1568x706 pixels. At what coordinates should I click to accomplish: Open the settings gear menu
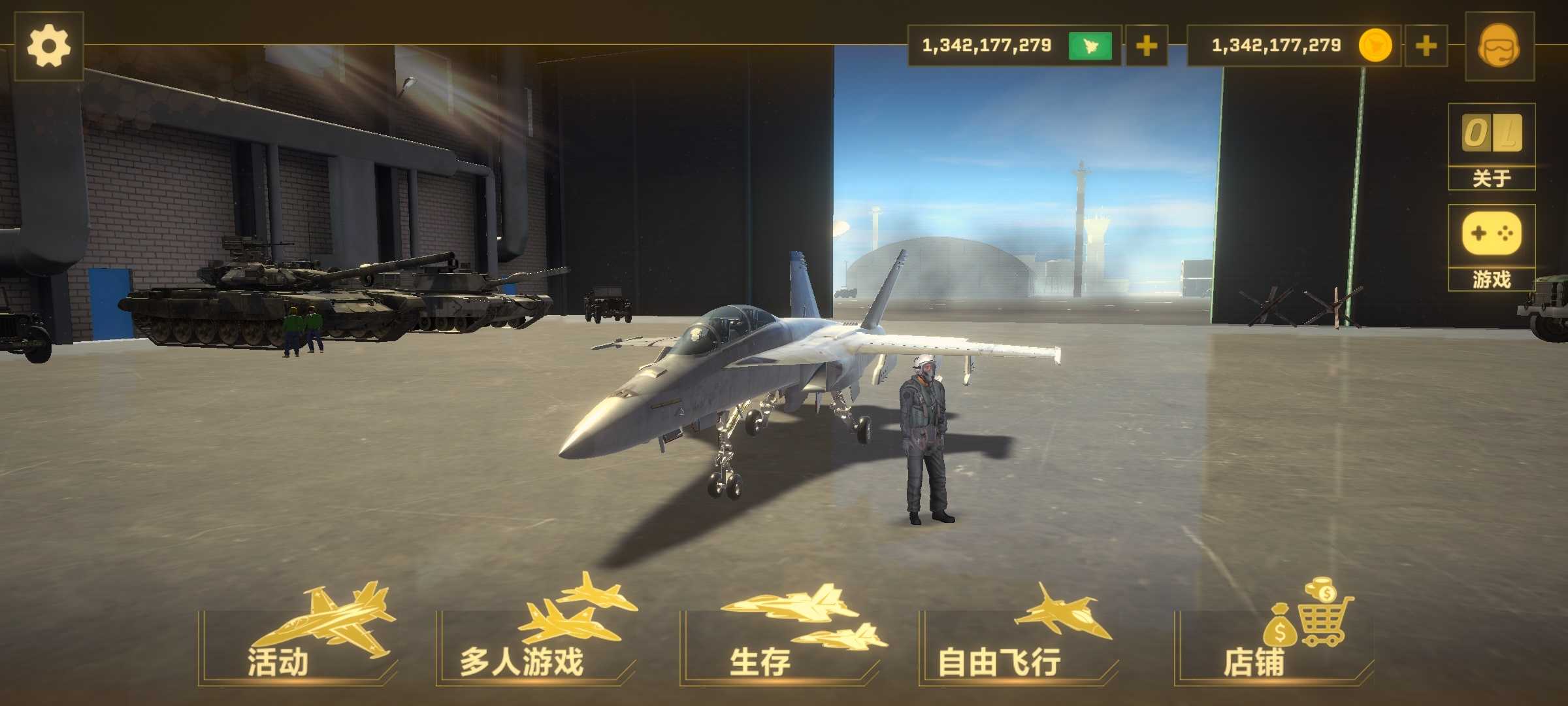(x=48, y=46)
